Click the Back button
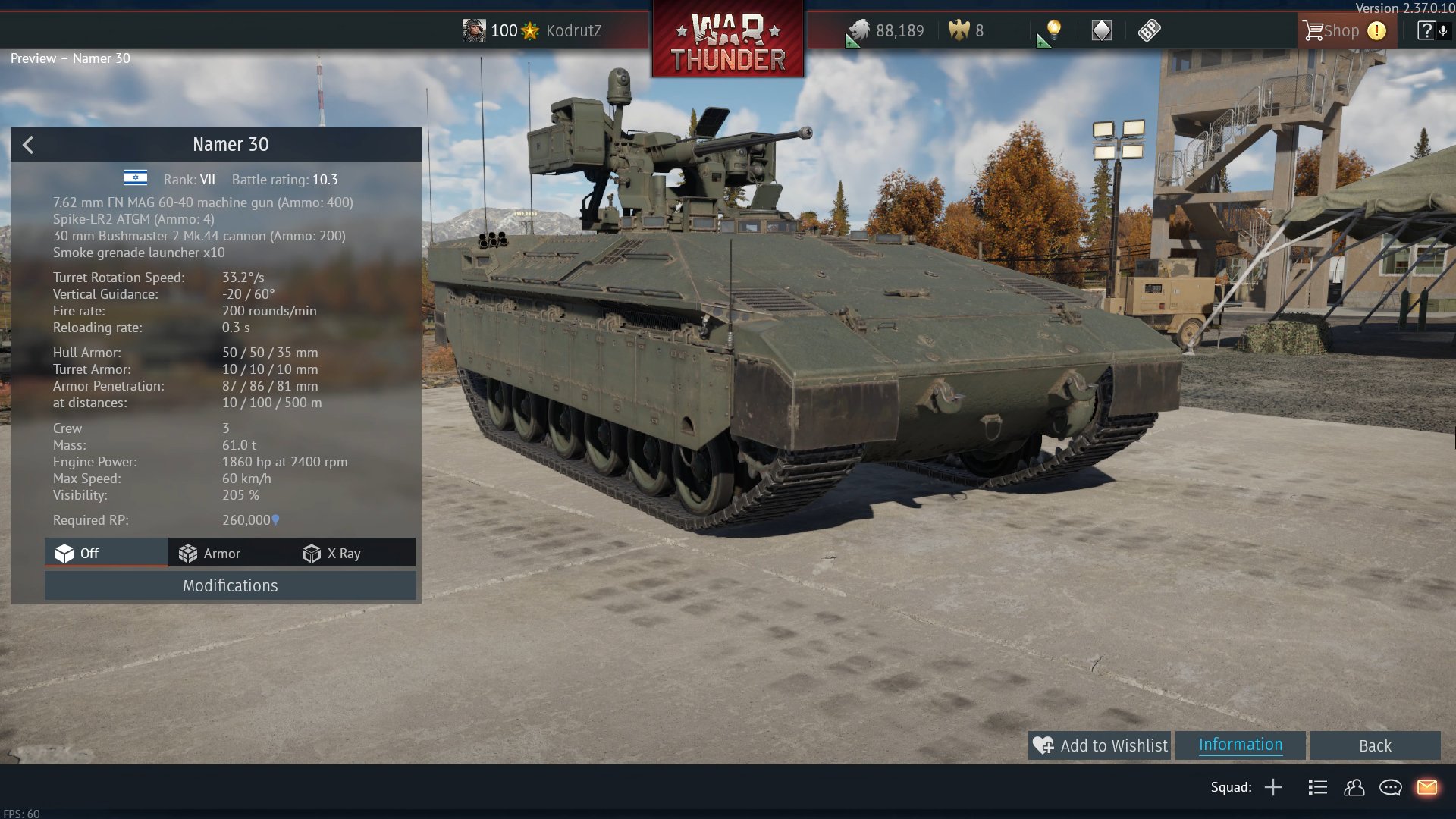 pyautogui.click(x=1374, y=745)
